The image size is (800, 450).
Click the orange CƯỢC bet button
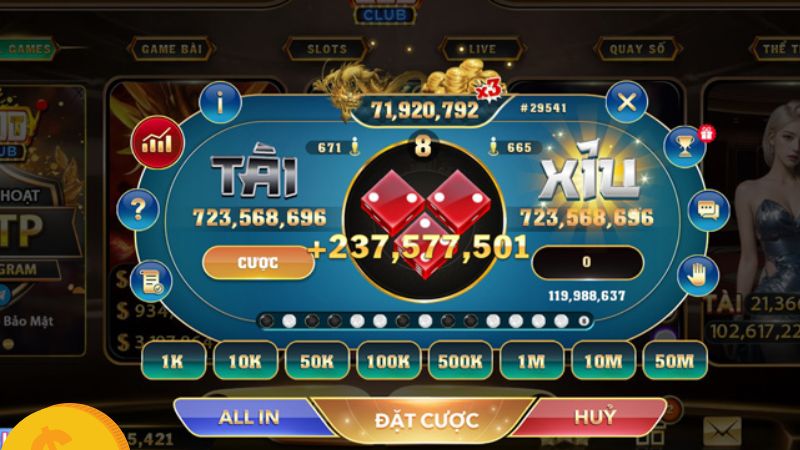click(x=257, y=262)
